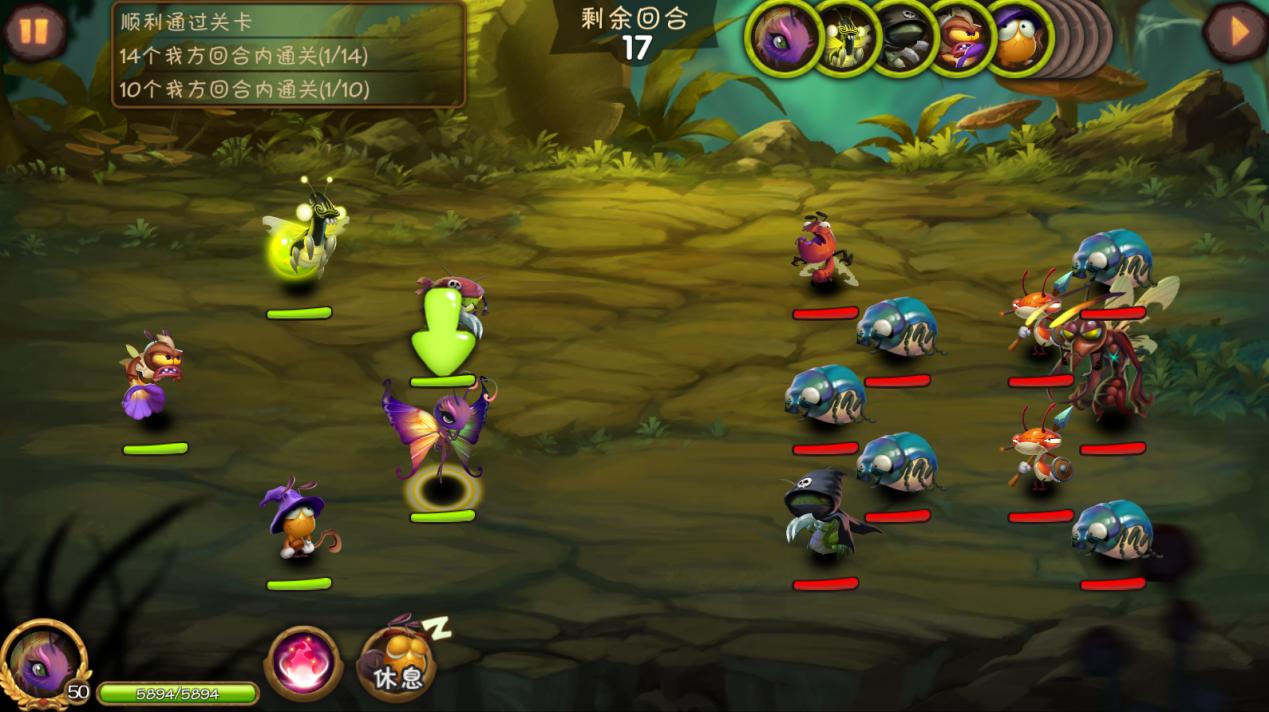This screenshot has height=712, width=1269.
Task: Tap the orange play arrow button
Action: pyautogui.click(x=1236, y=33)
